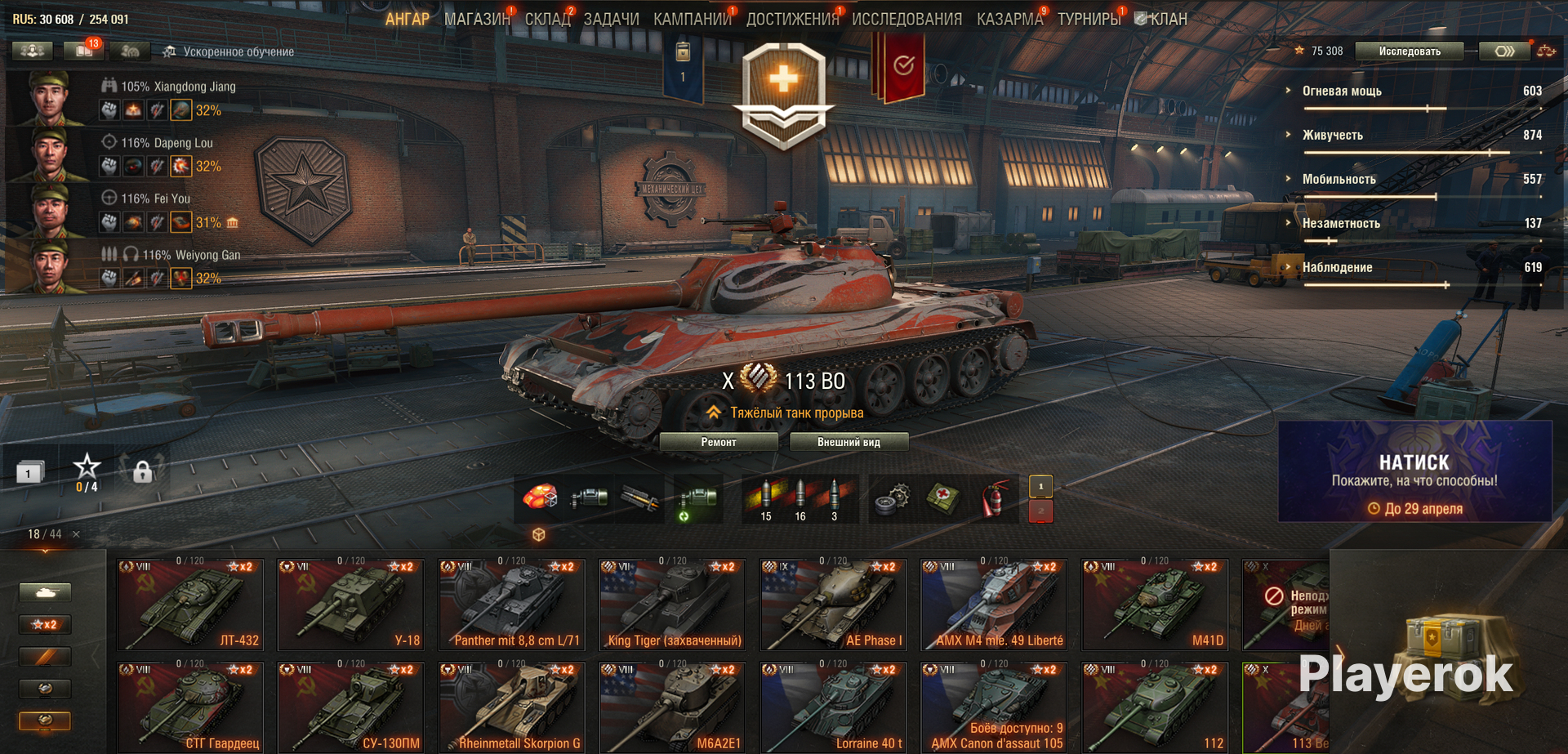Switch to the ИССЛЕДОВАНИЯ research tab

(x=906, y=19)
